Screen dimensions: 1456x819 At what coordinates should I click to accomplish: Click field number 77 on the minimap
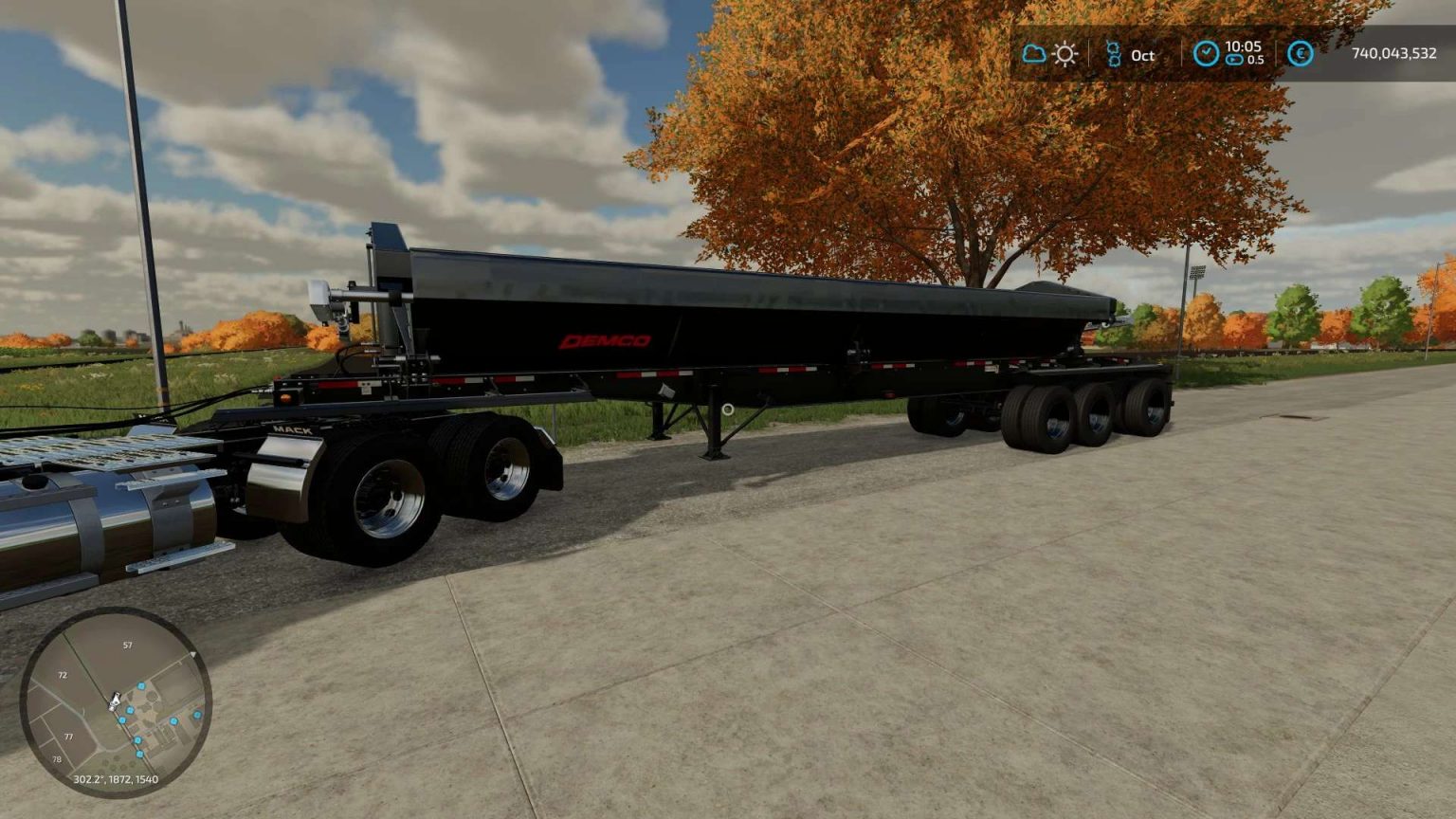(68, 737)
